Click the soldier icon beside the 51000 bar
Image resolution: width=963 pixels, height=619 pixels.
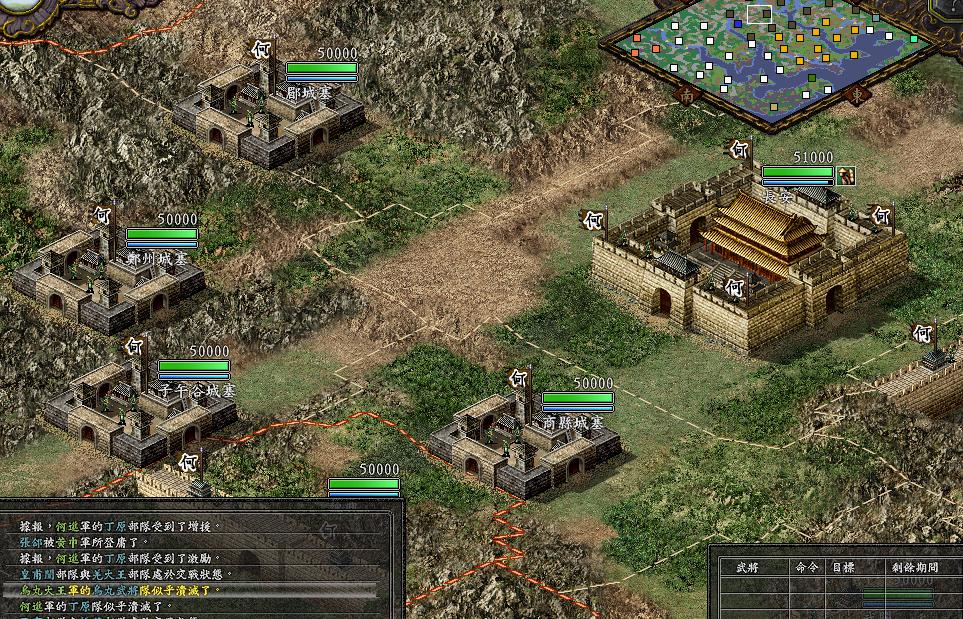(847, 175)
